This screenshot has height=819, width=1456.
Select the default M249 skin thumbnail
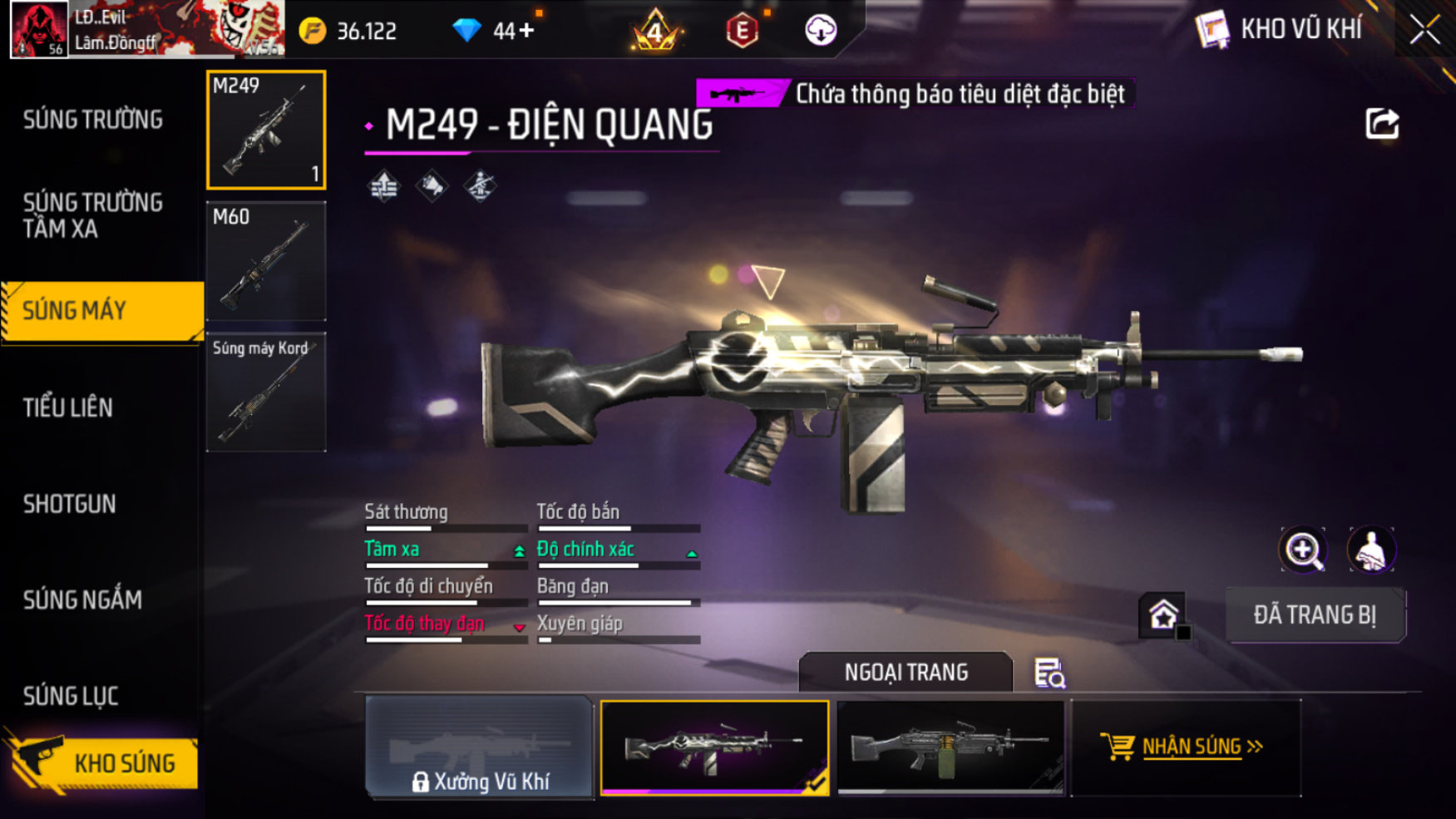pos(950,748)
